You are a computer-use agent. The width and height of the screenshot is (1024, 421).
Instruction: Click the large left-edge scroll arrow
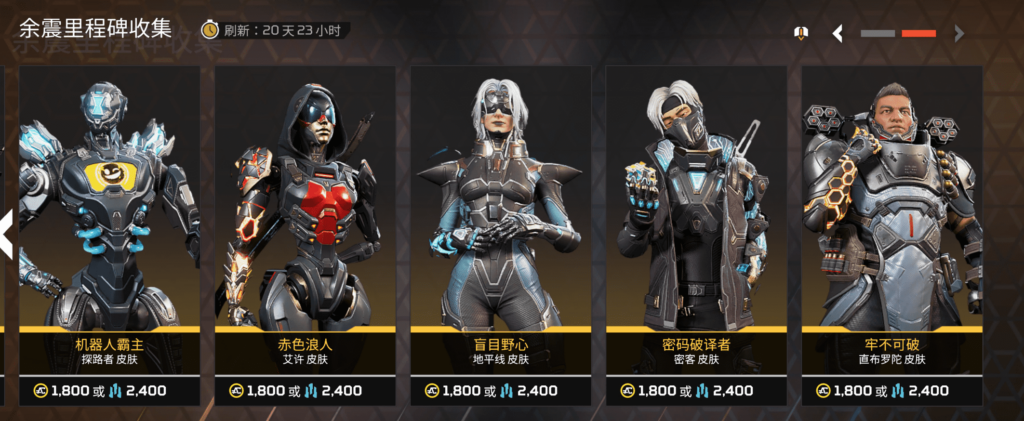(x=6, y=232)
